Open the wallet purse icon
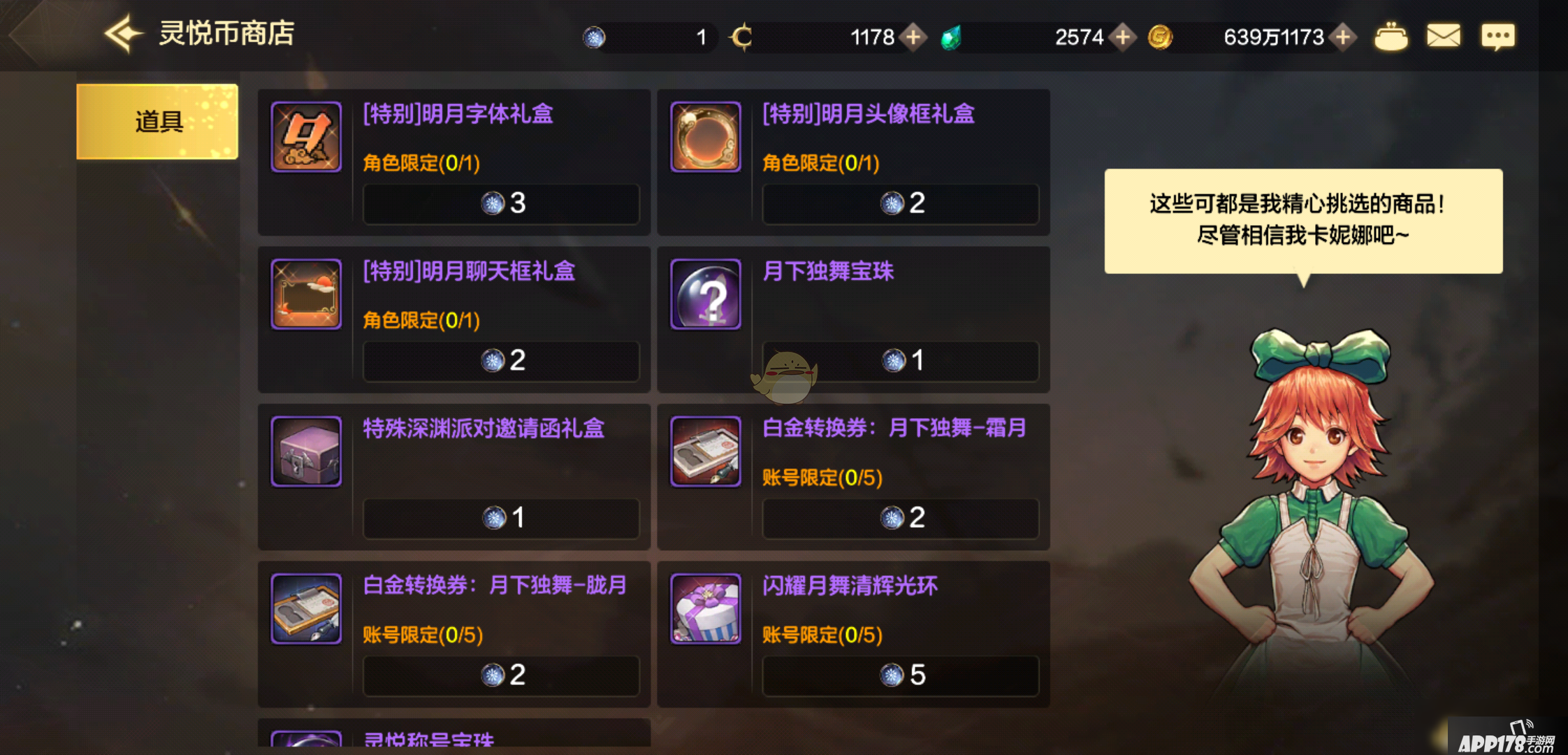Viewport: 1568px width, 755px height. pos(1392,36)
